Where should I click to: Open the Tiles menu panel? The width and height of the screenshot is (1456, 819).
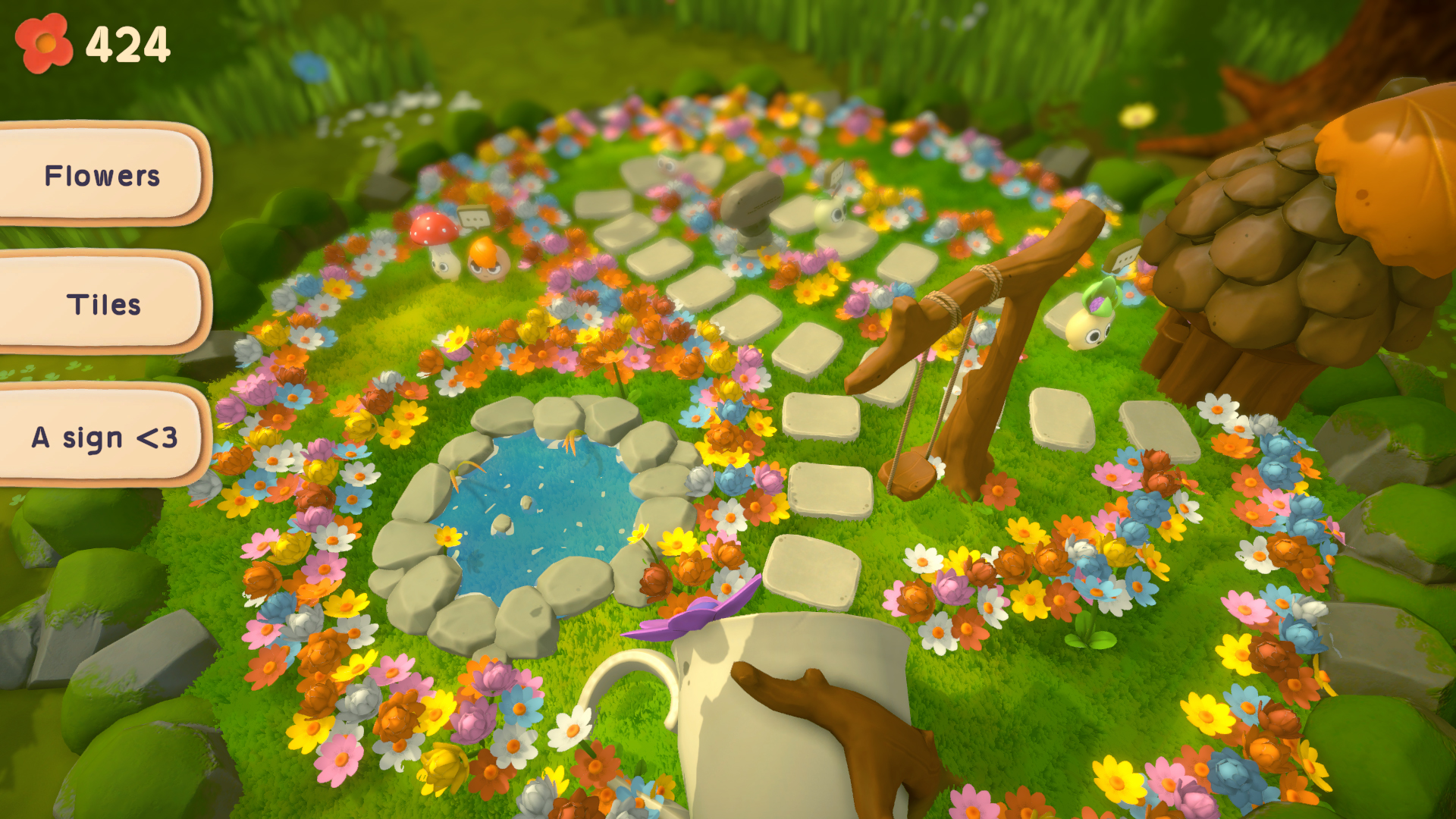pyautogui.click(x=102, y=306)
